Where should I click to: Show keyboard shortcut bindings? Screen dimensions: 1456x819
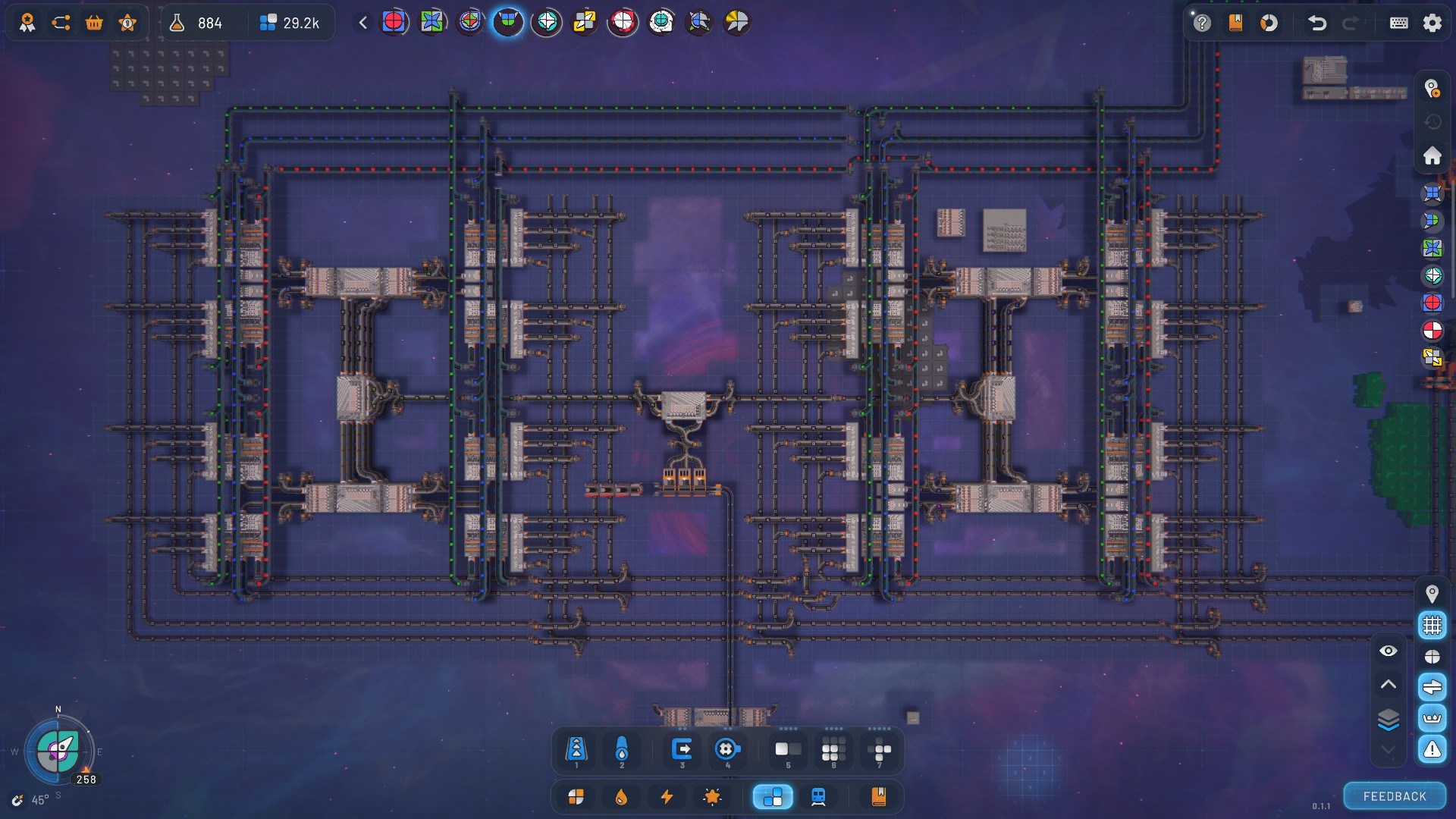[x=1399, y=23]
